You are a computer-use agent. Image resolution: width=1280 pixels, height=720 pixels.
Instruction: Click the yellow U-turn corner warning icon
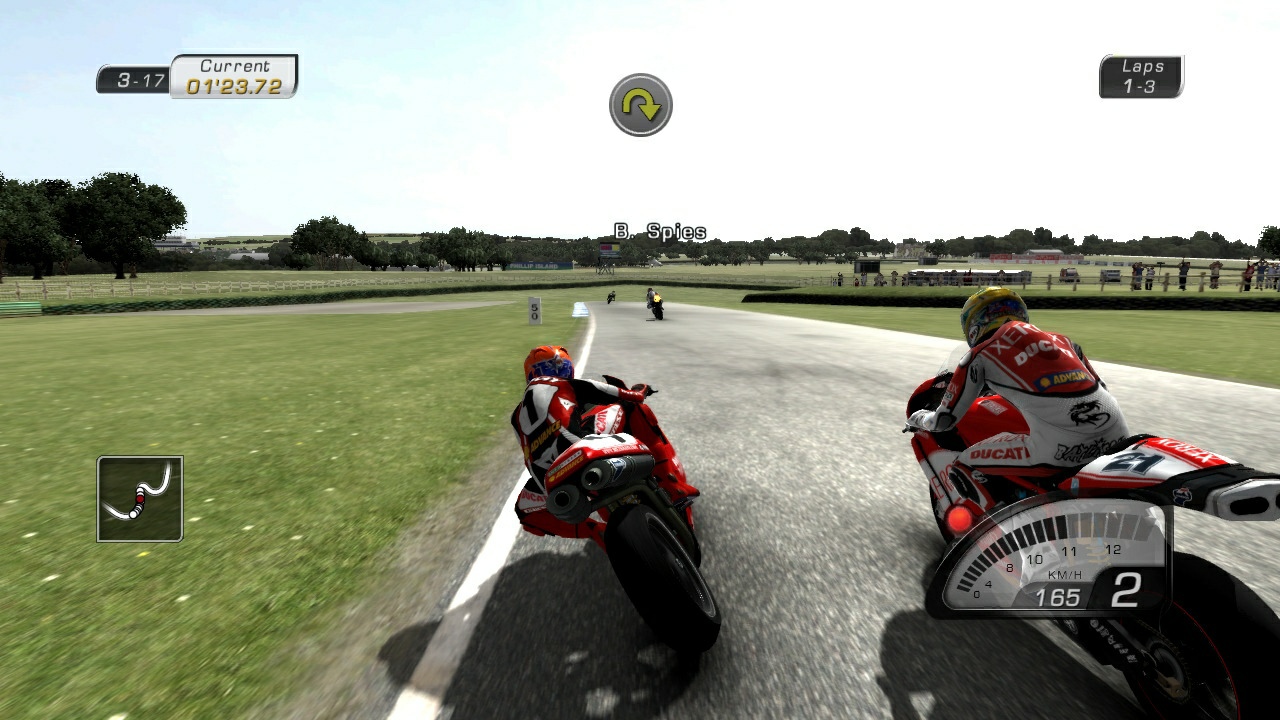(640, 106)
